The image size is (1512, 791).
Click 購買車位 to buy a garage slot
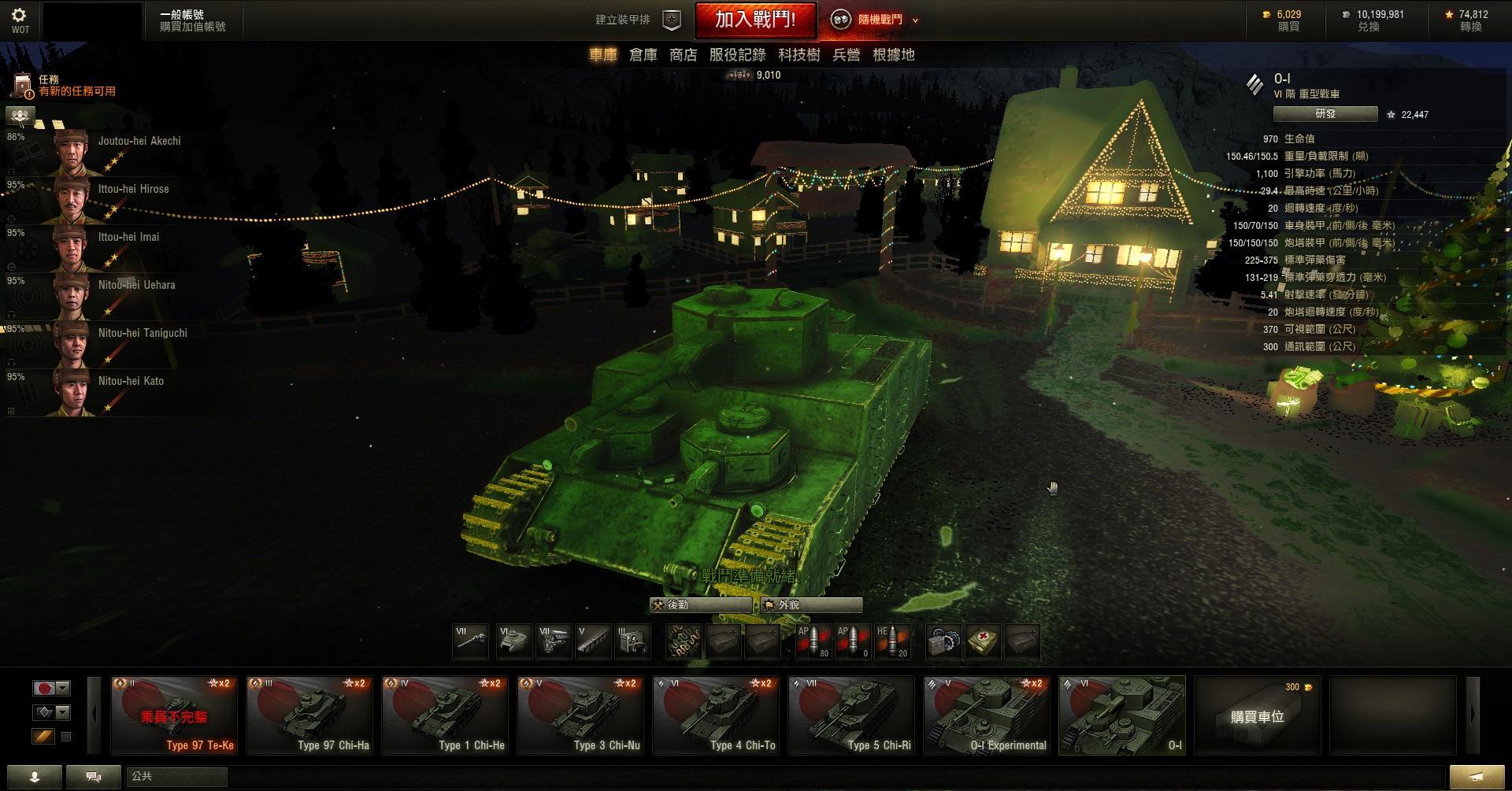(x=1257, y=715)
